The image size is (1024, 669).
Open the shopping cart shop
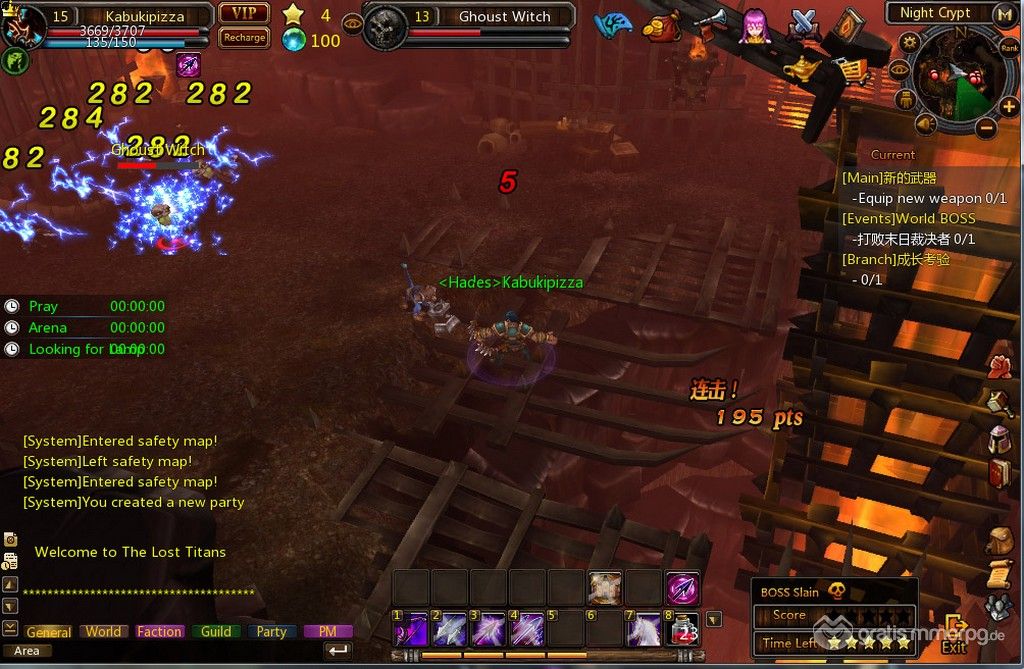(849, 70)
